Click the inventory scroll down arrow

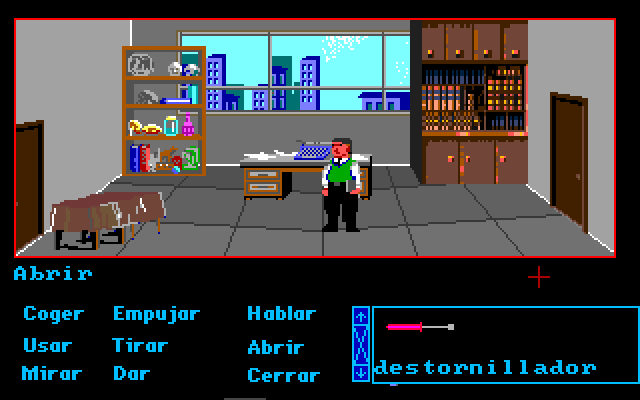(x=361, y=371)
